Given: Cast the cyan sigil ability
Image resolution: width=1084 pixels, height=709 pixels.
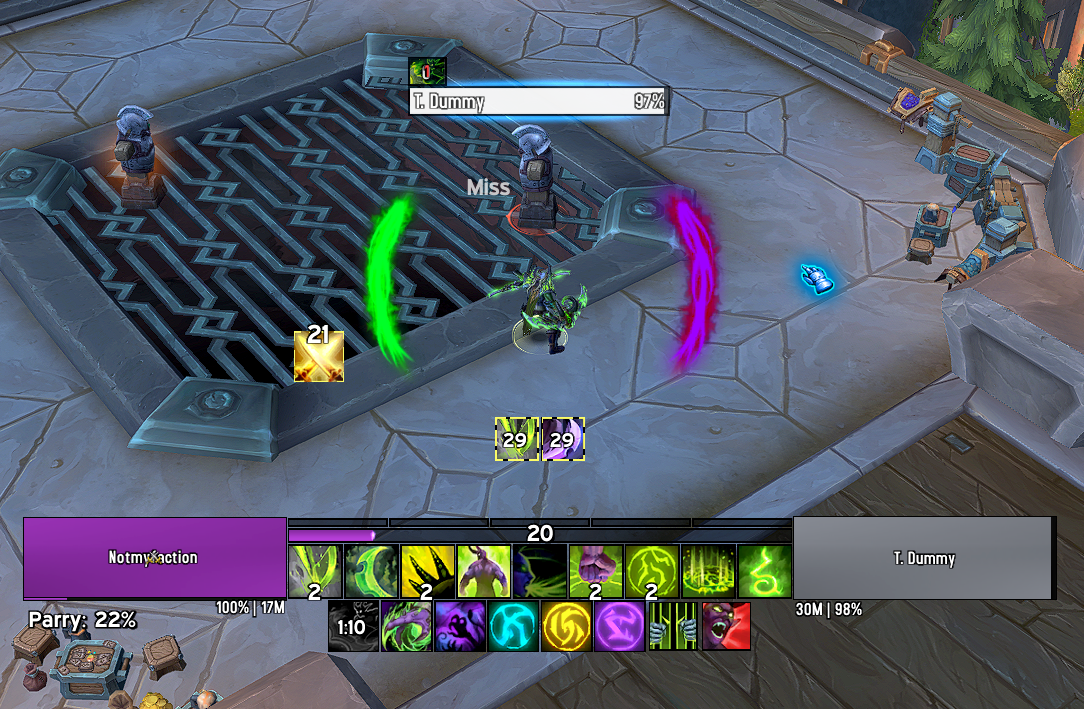Looking at the screenshot, I should (x=513, y=626).
